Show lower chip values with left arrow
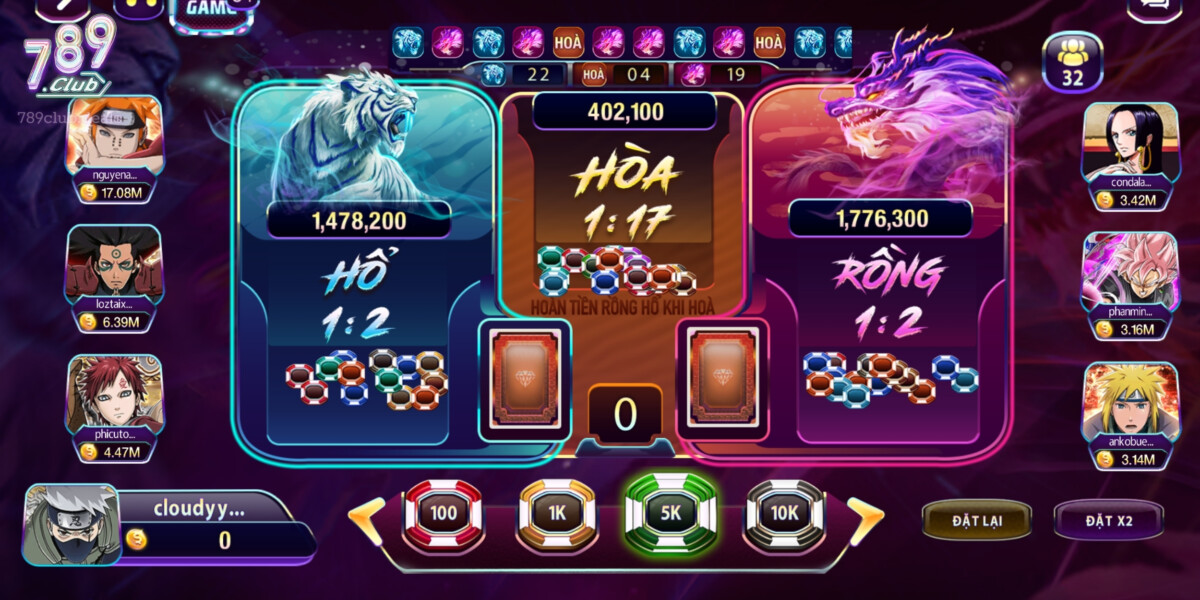This screenshot has height=600, width=1200. click(x=366, y=515)
